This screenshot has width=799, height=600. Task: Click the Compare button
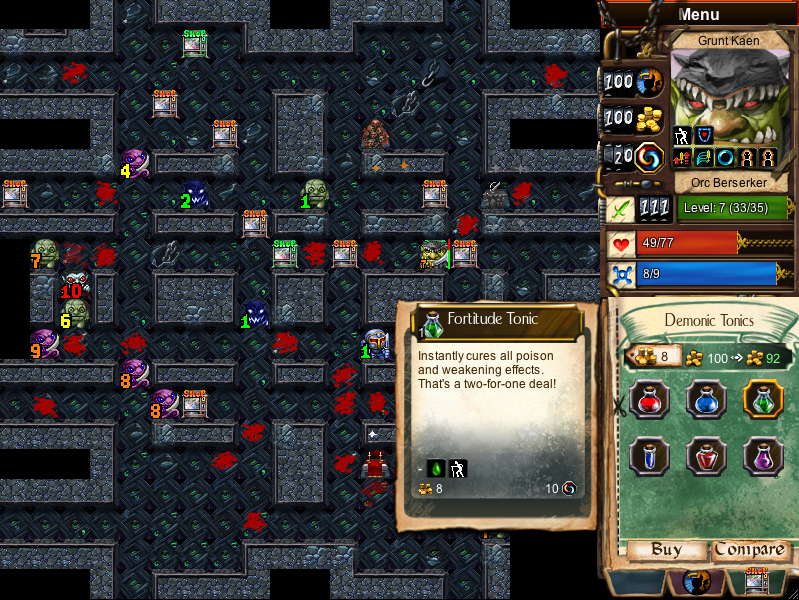pyautogui.click(x=749, y=550)
